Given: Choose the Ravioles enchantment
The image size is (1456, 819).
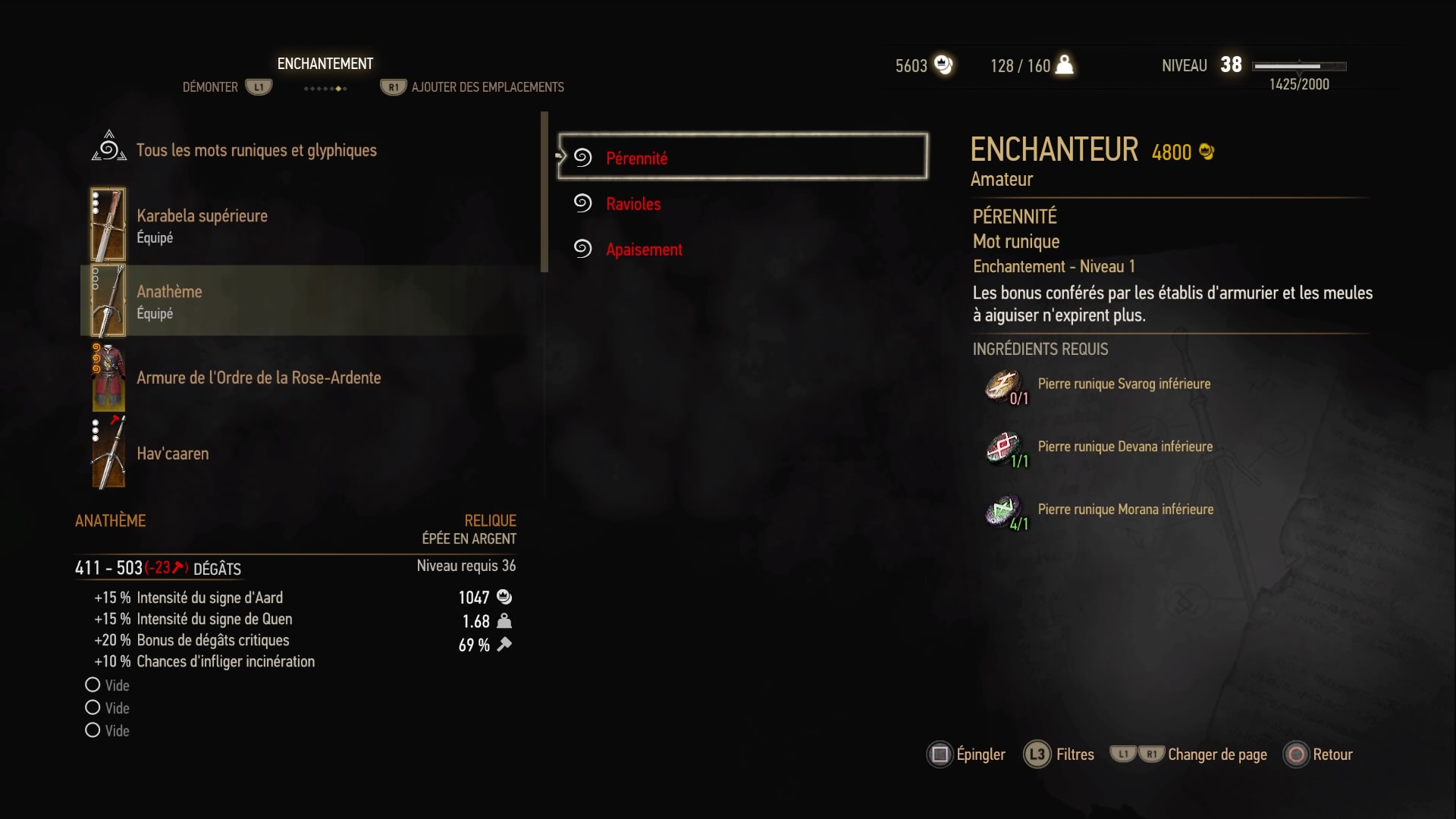Looking at the screenshot, I should click(x=633, y=204).
